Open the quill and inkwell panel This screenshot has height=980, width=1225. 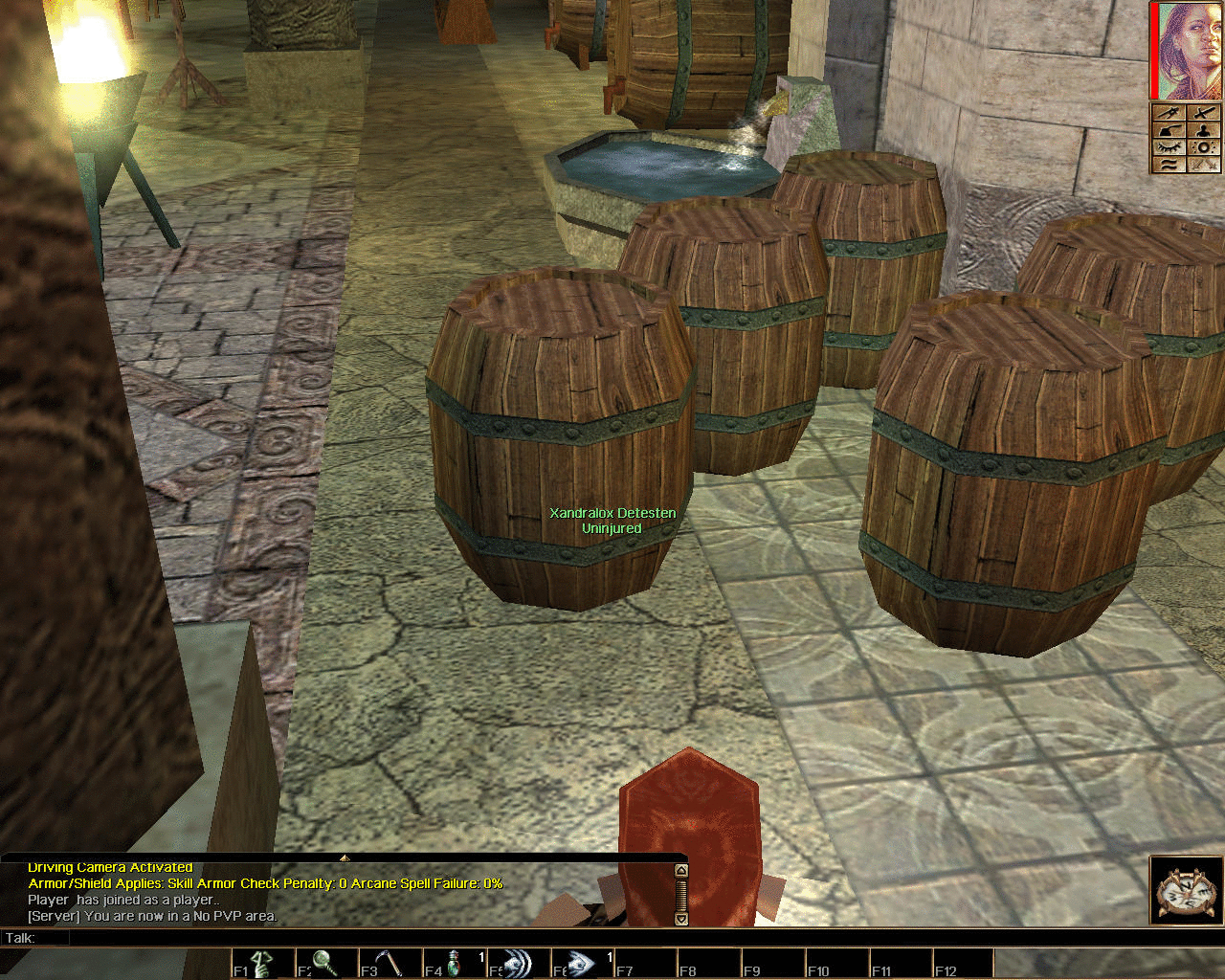click(x=1169, y=129)
